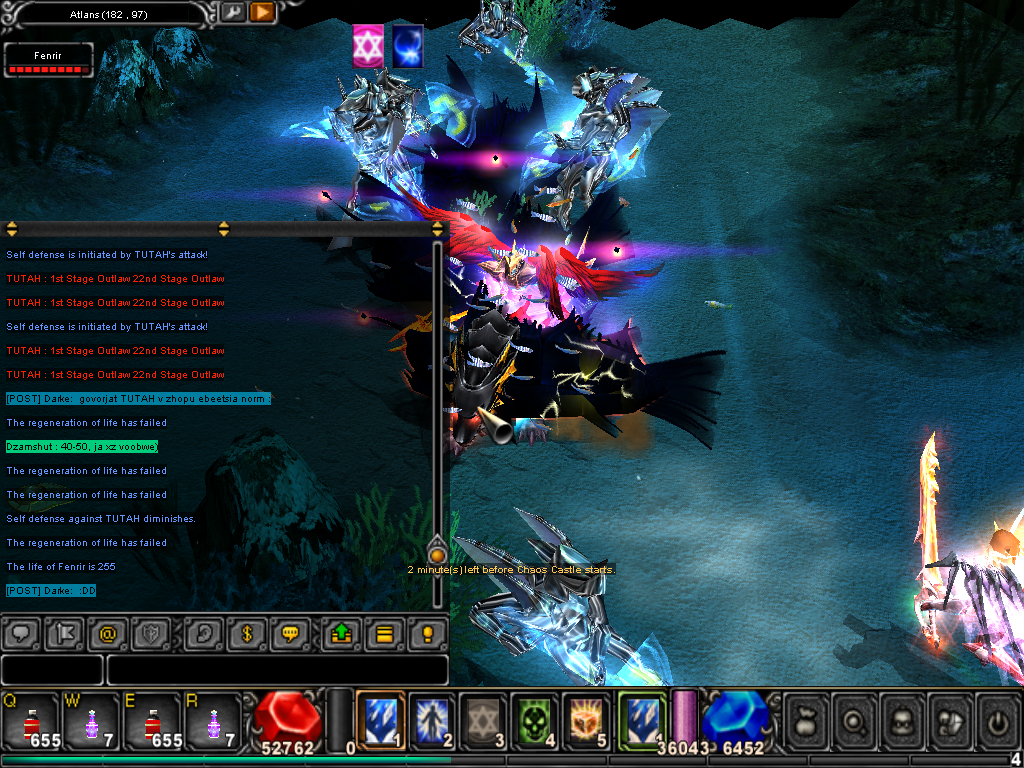Use the purple potion in slot W
This screenshot has width=1024, height=768.
[x=91, y=718]
